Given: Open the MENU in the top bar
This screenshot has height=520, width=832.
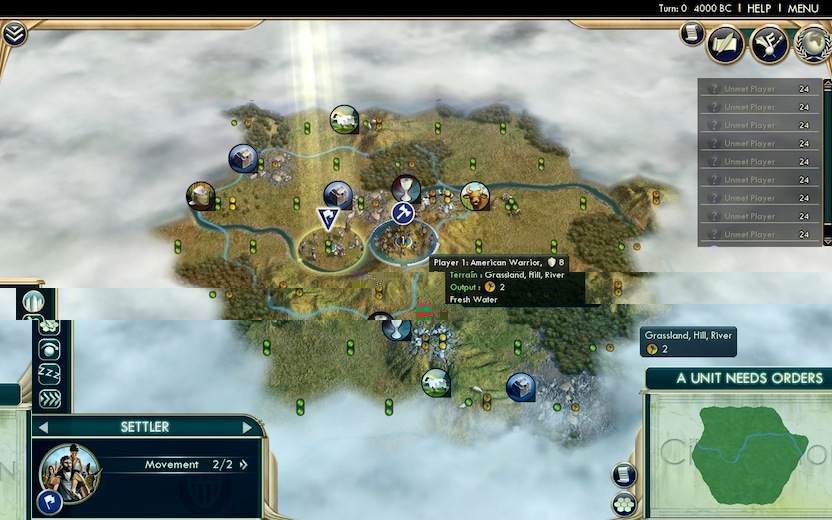Looking at the screenshot, I should 803,8.
